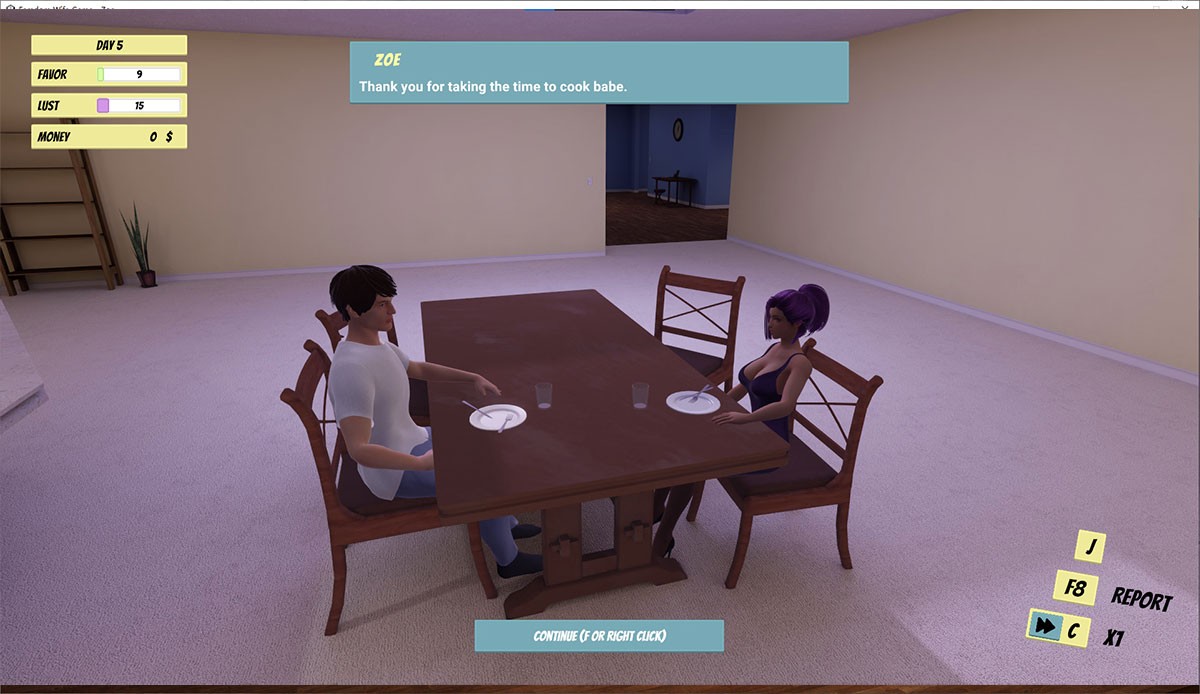Toggle the fast-forward speed button
This screenshot has width=1200, height=694.
tap(1045, 627)
